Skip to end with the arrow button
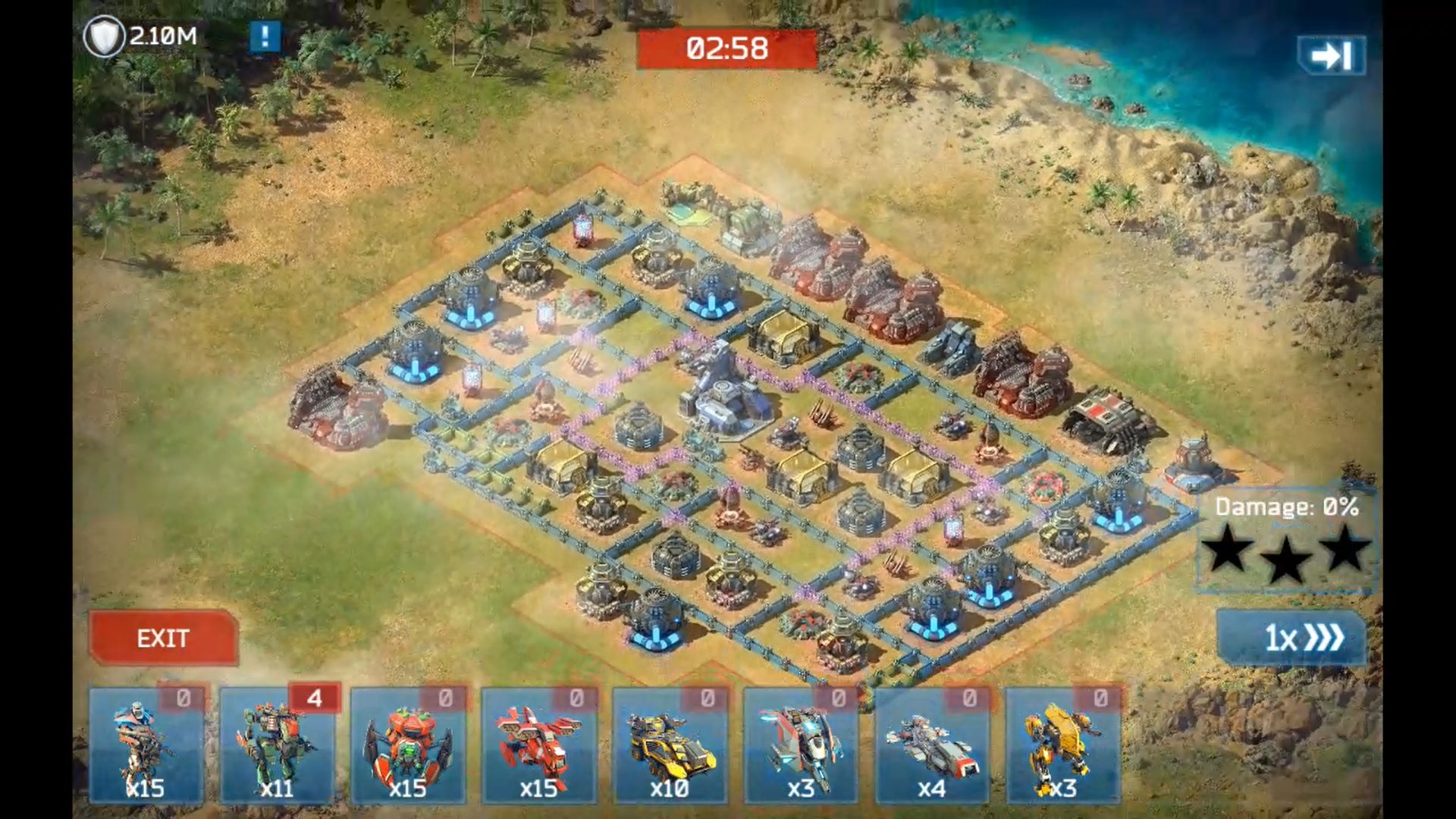The height and width of the screenshot is (819, 1456). (1332, 55)
